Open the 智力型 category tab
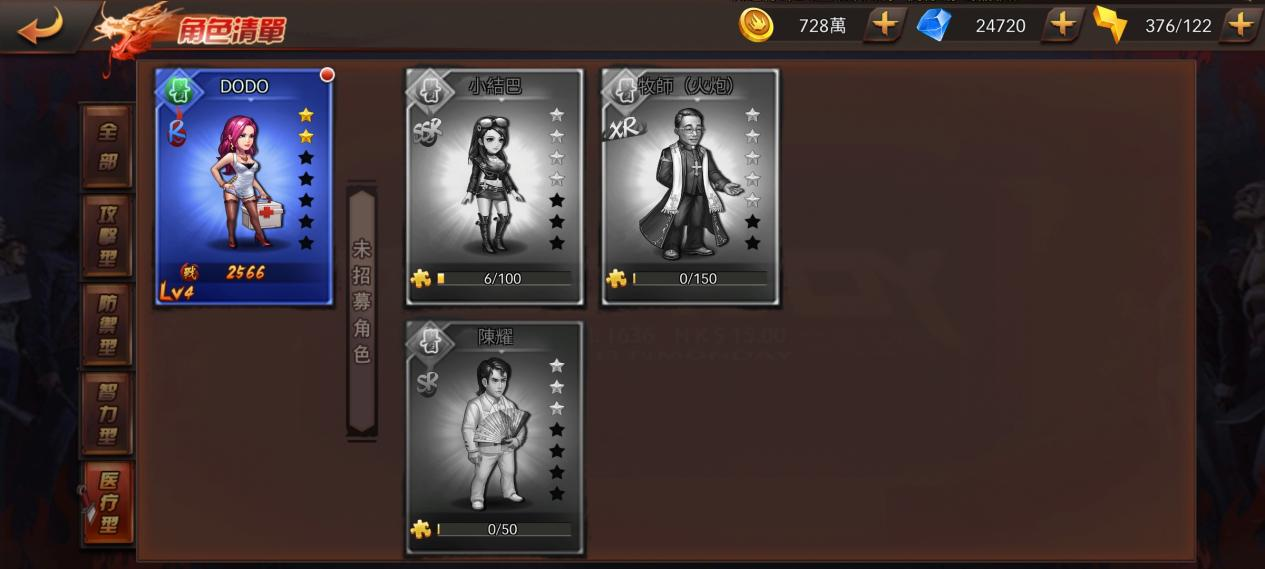Image resolution: width=1265 pixels, height=569 pixels. [x=107, y=412]
